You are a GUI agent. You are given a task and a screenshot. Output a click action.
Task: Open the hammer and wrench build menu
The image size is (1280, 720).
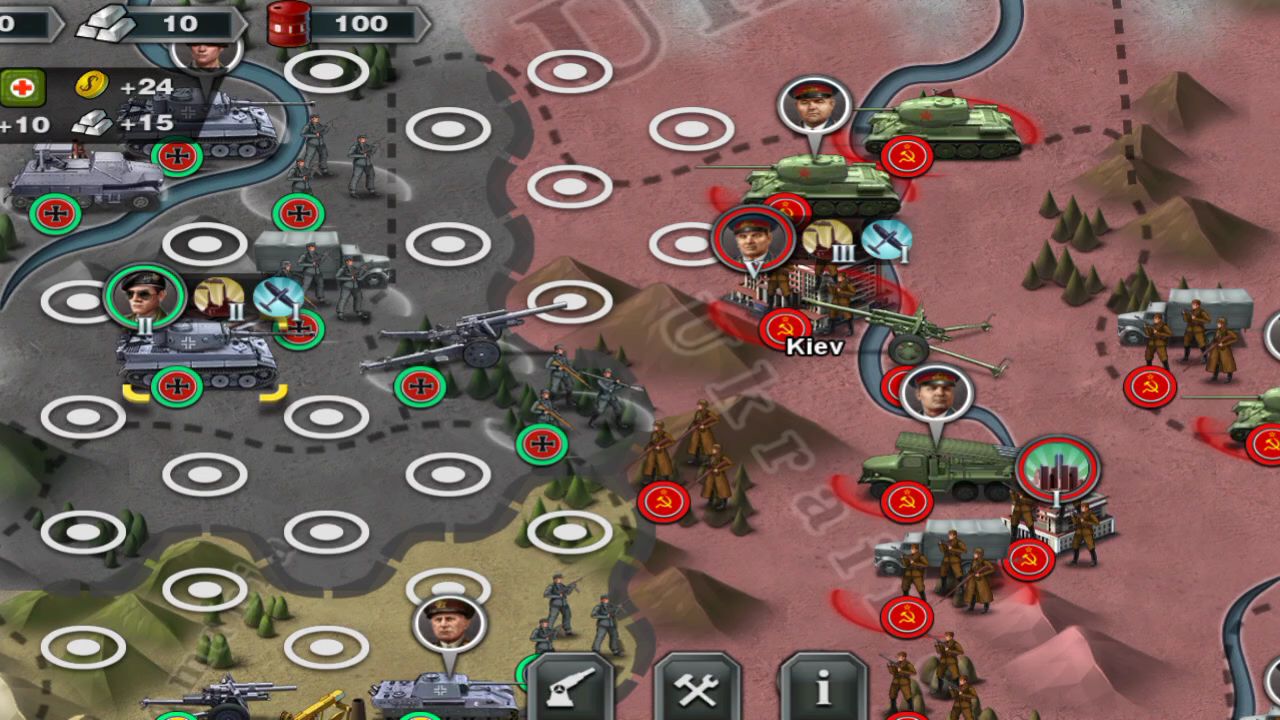click(697, 687)
